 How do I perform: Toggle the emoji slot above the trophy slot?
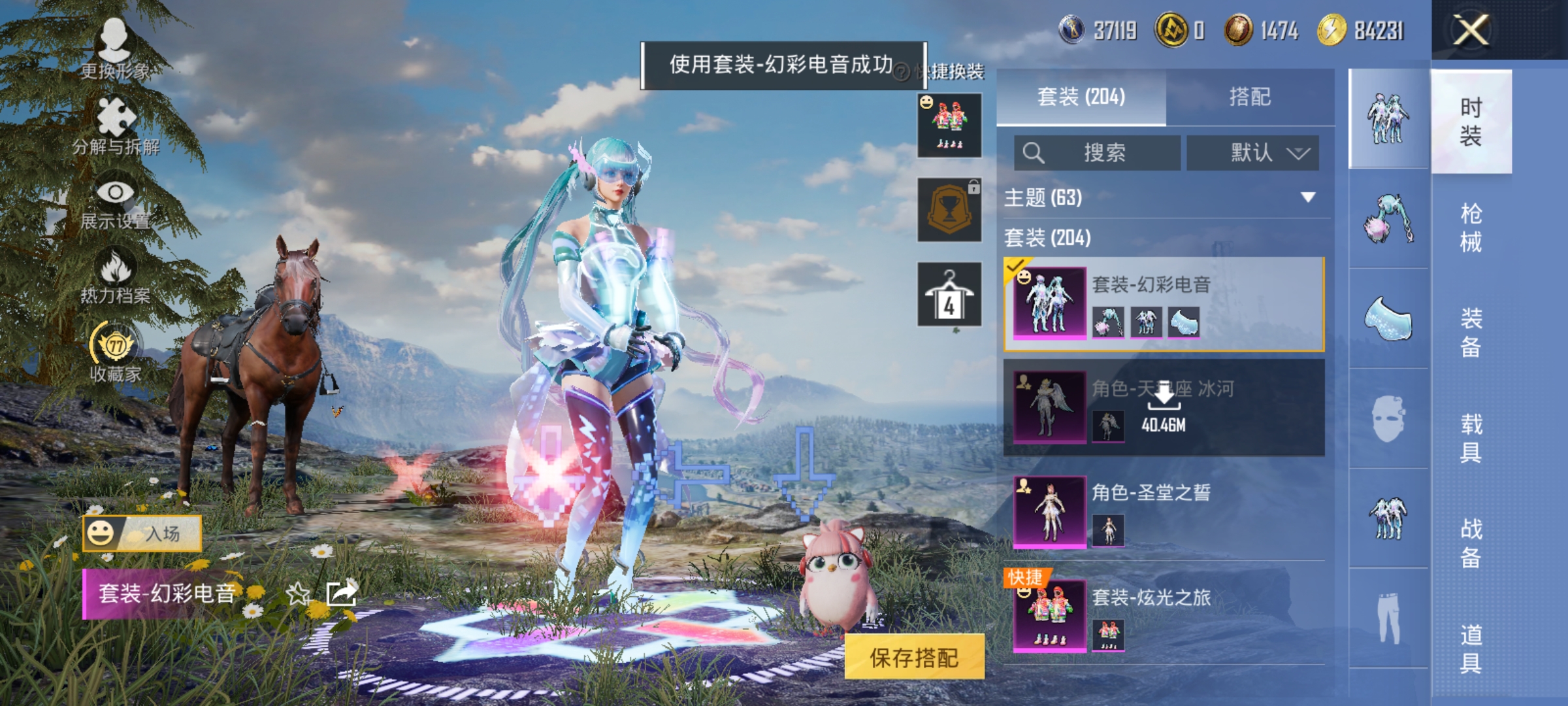point(949,124)
